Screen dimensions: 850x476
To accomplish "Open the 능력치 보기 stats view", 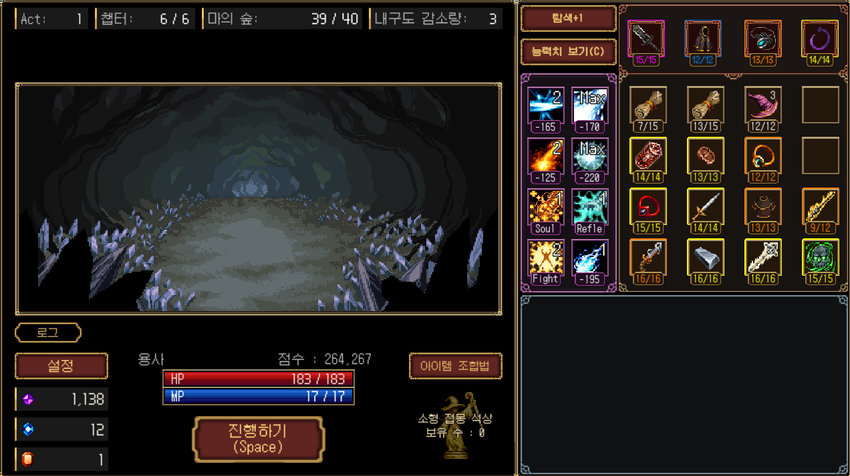I will (x=568, y=51).
